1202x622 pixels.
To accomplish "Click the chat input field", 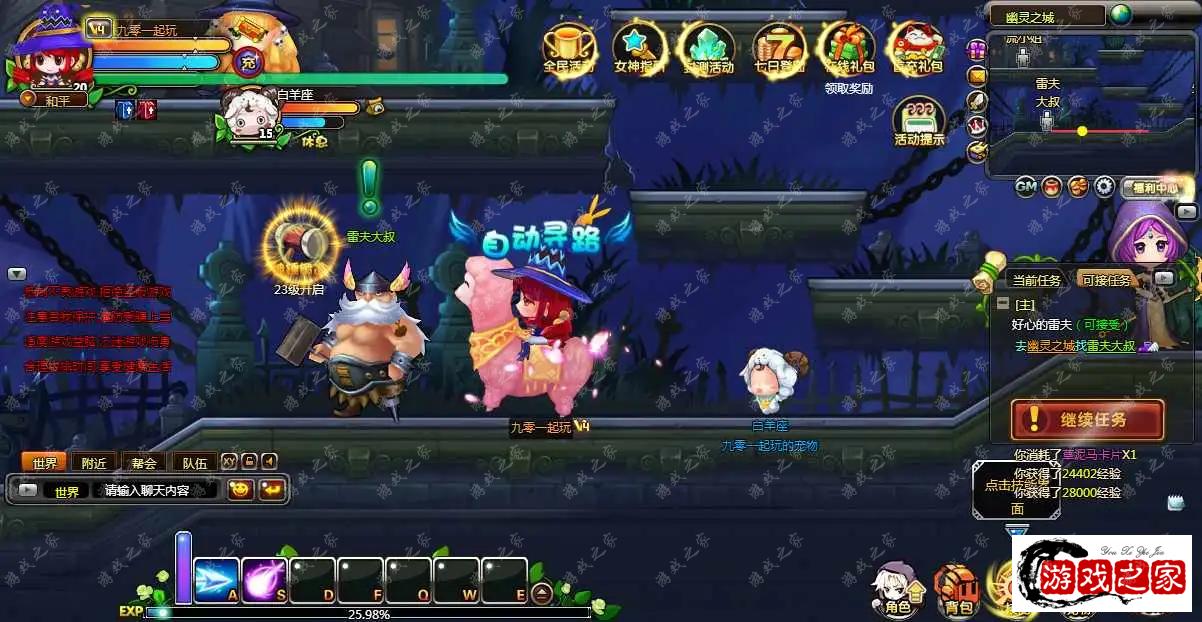I will (155, 491).
